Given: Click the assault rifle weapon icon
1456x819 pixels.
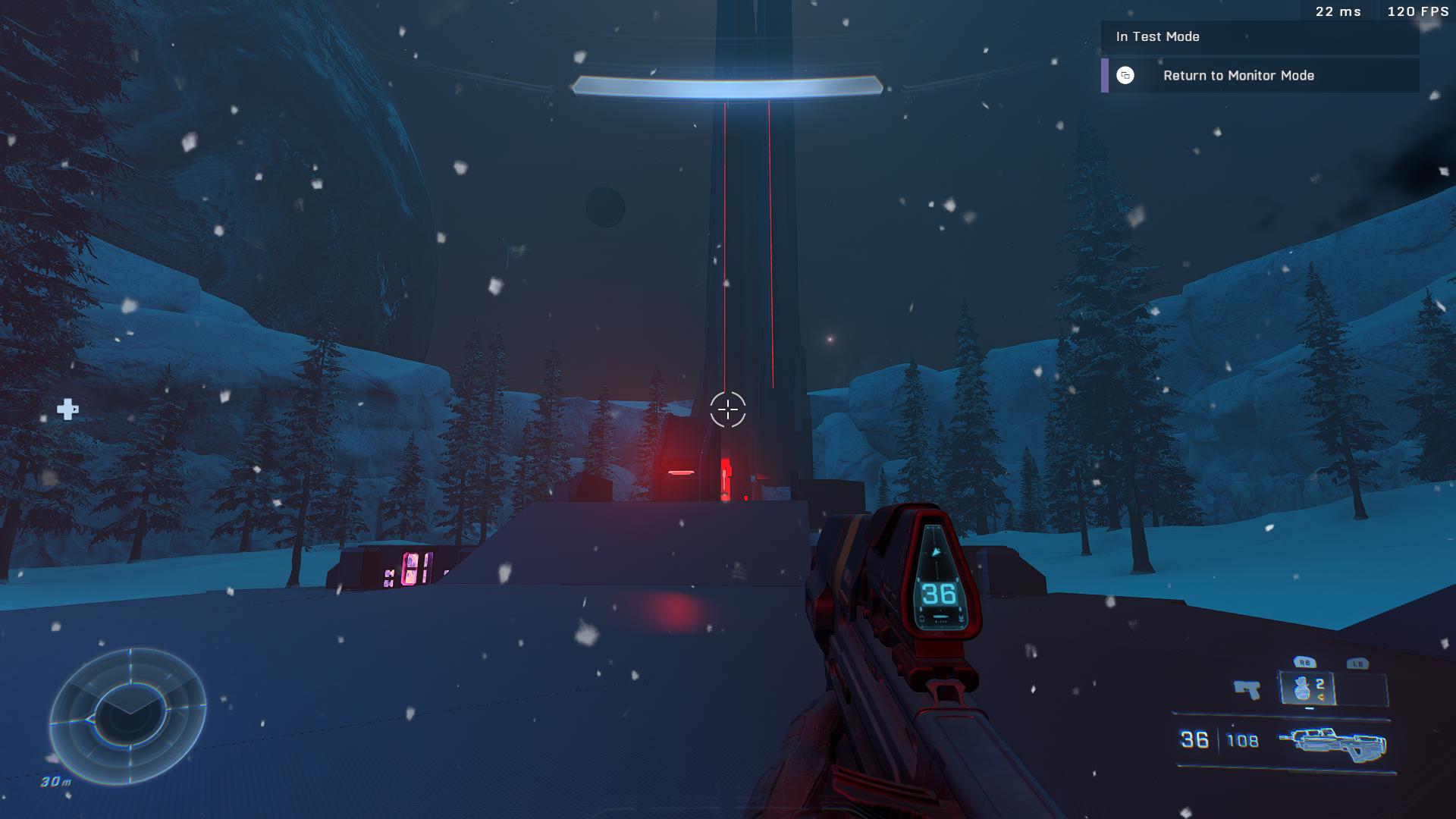Looking at the screenshot, I should (1332, 742).
